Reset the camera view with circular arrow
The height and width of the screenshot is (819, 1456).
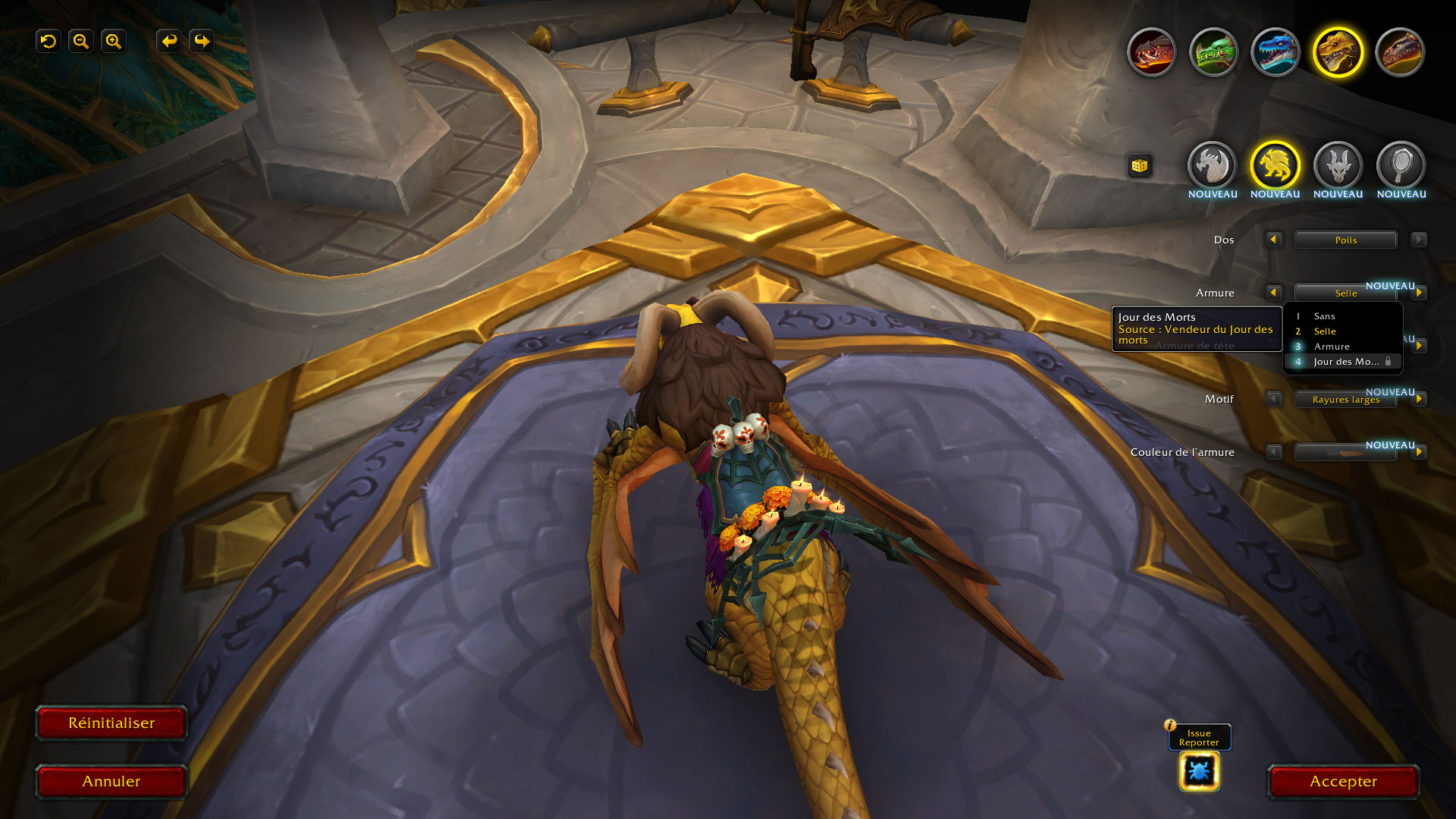[x=49, y=41]
